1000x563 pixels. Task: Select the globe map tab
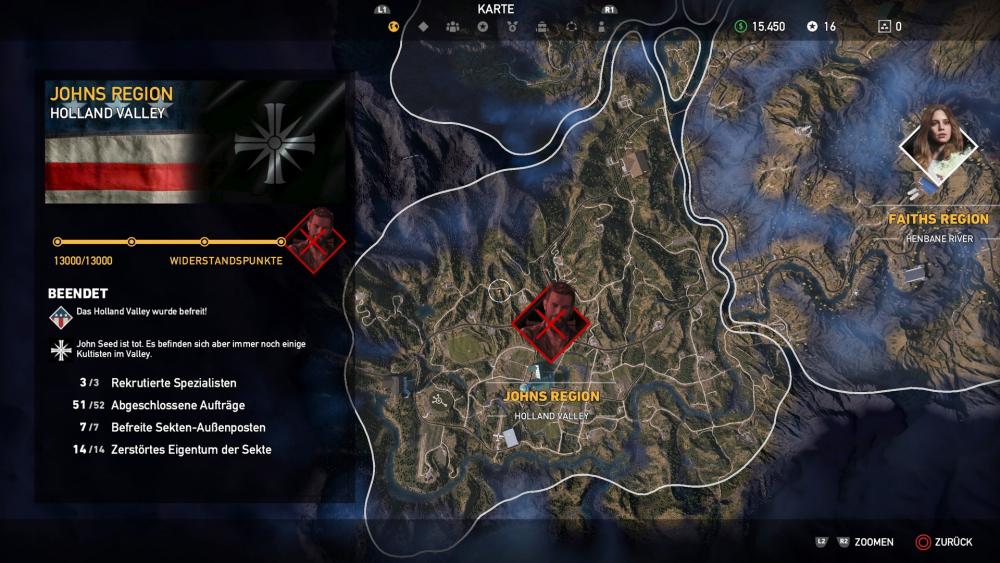coord(394,27)
